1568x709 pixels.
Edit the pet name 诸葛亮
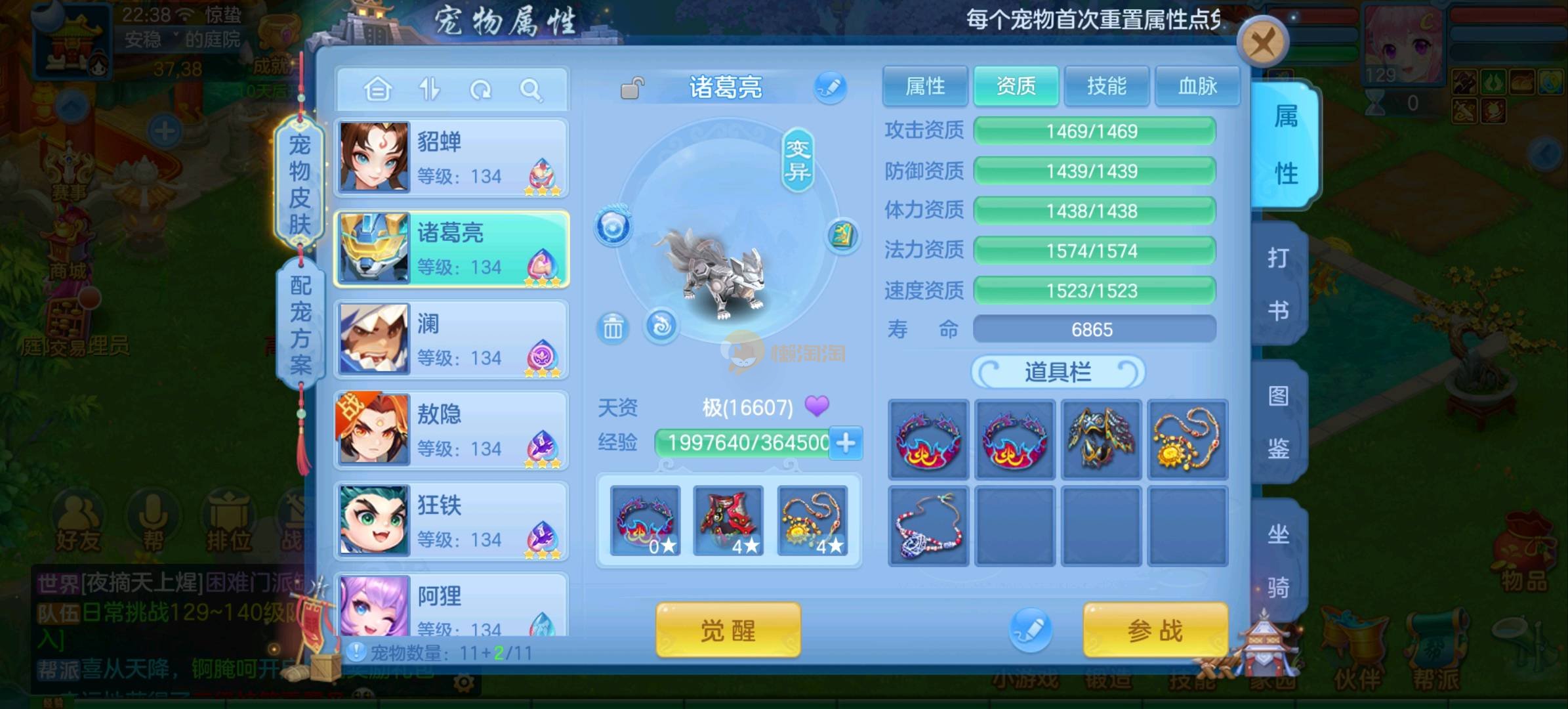[x=830, y=87]
